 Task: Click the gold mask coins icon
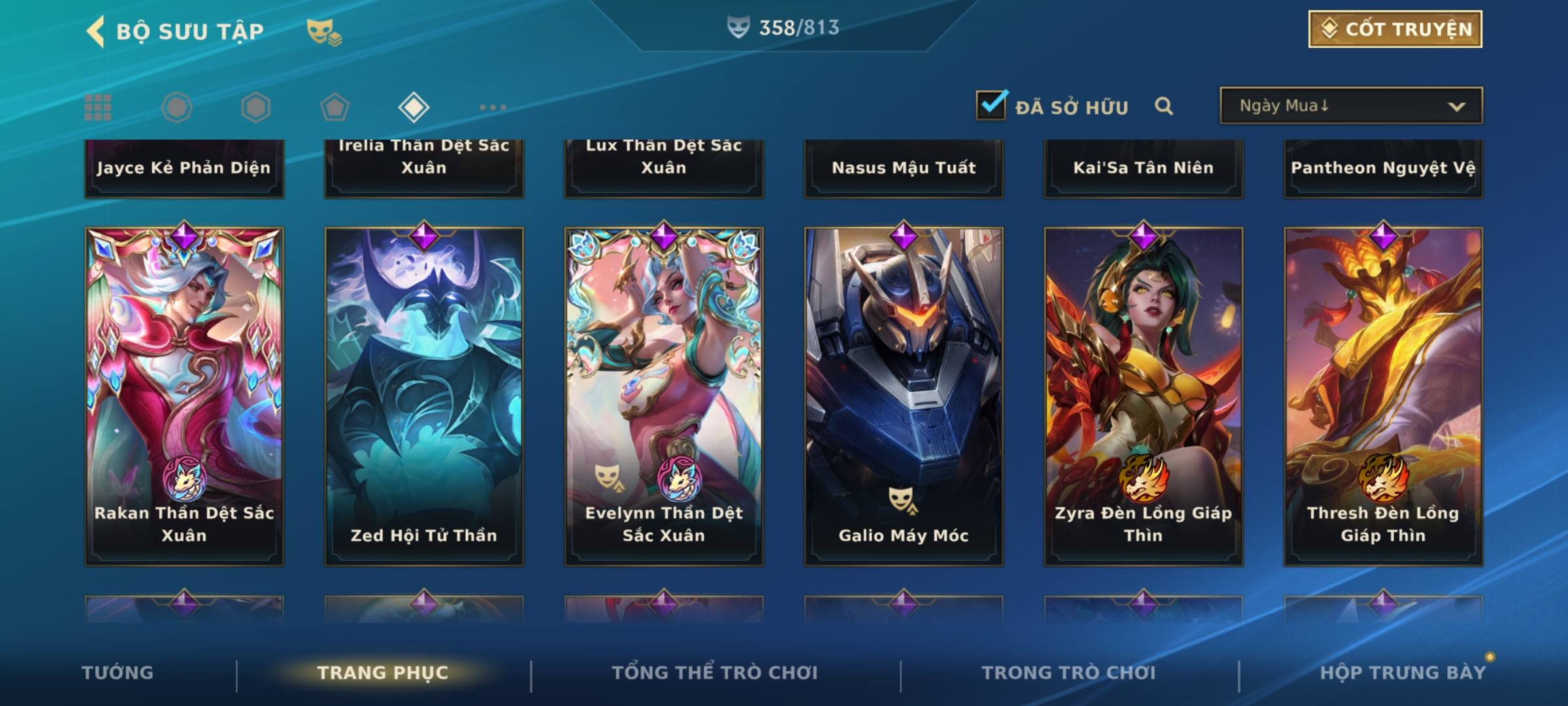324,31
